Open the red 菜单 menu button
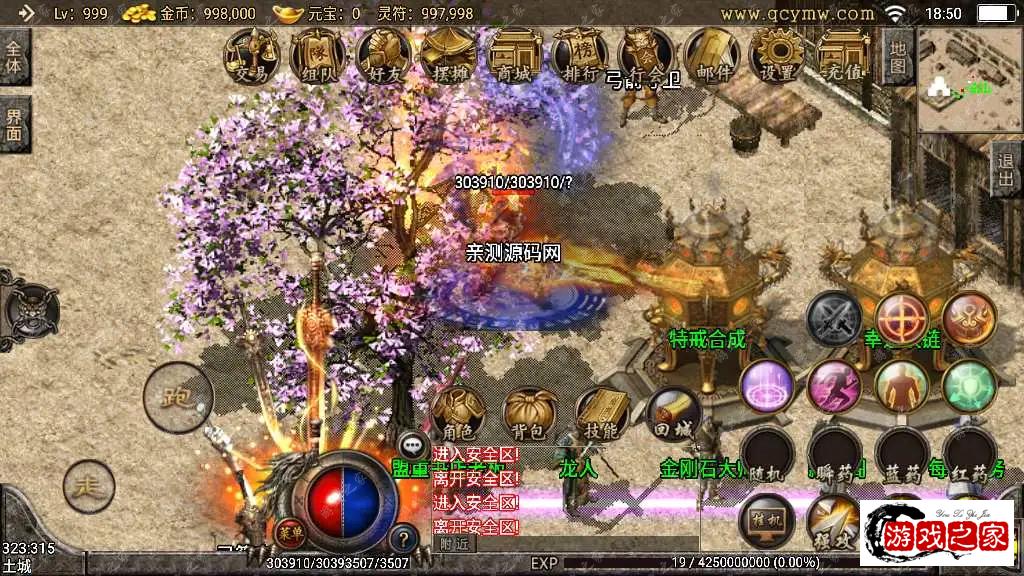Image resolution: width=1024 pixels, height=576 pixels. click(290, 531)
